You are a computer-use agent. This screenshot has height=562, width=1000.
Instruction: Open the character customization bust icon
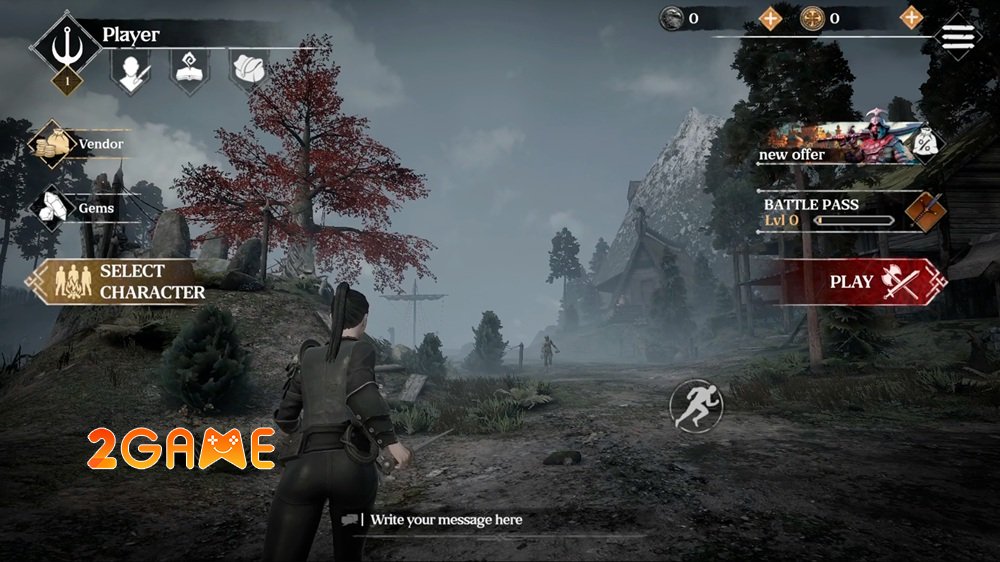(130, 71)
